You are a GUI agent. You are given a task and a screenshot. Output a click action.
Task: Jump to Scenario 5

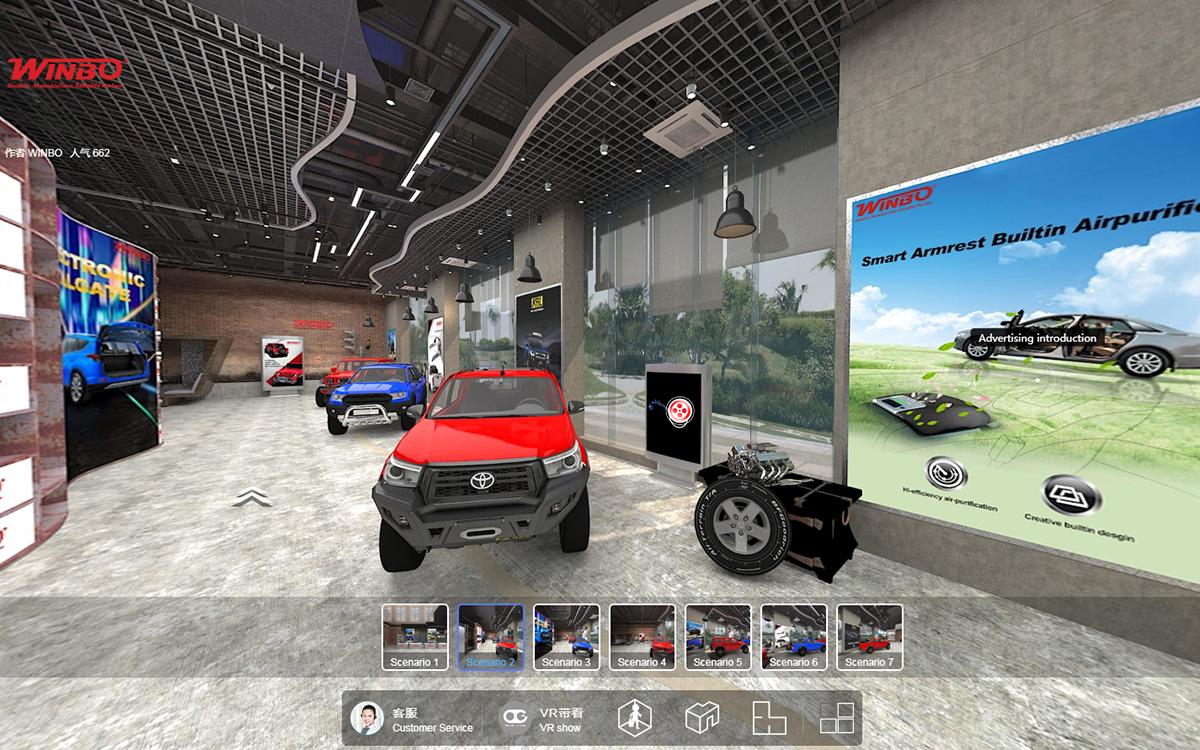point(718,636)
